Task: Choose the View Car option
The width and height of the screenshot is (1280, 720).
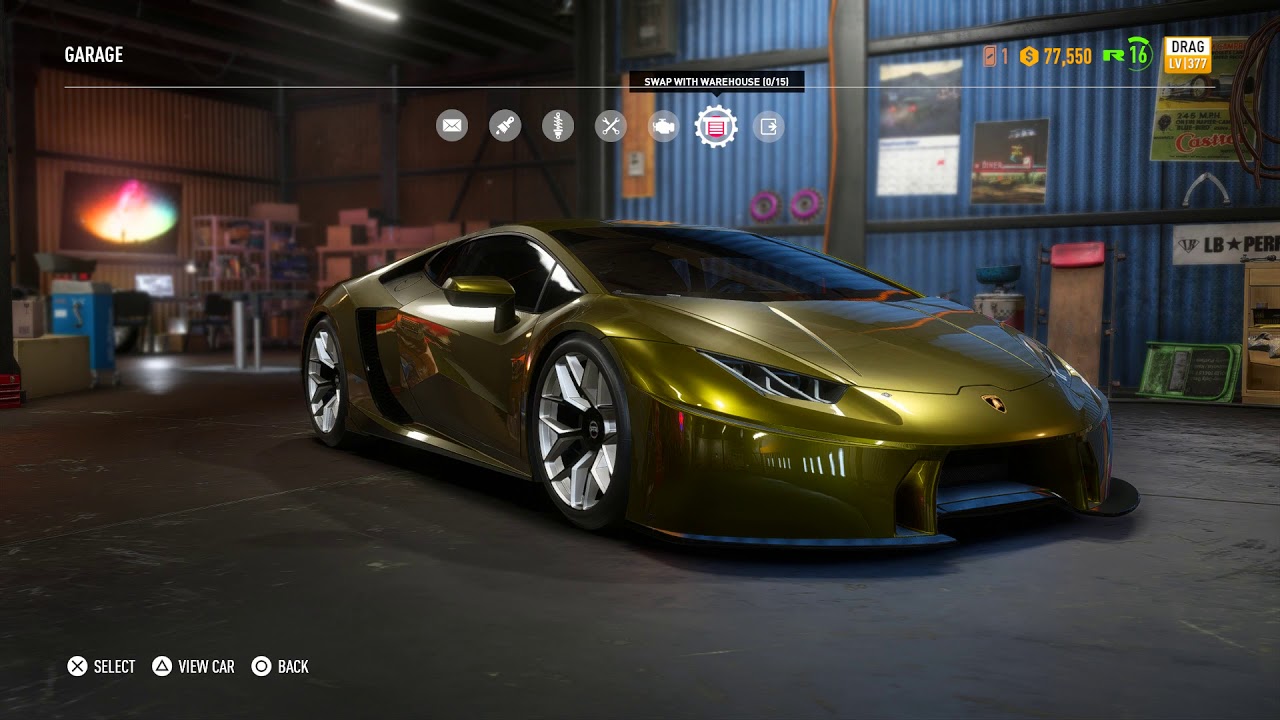Action: click(193, 666)
